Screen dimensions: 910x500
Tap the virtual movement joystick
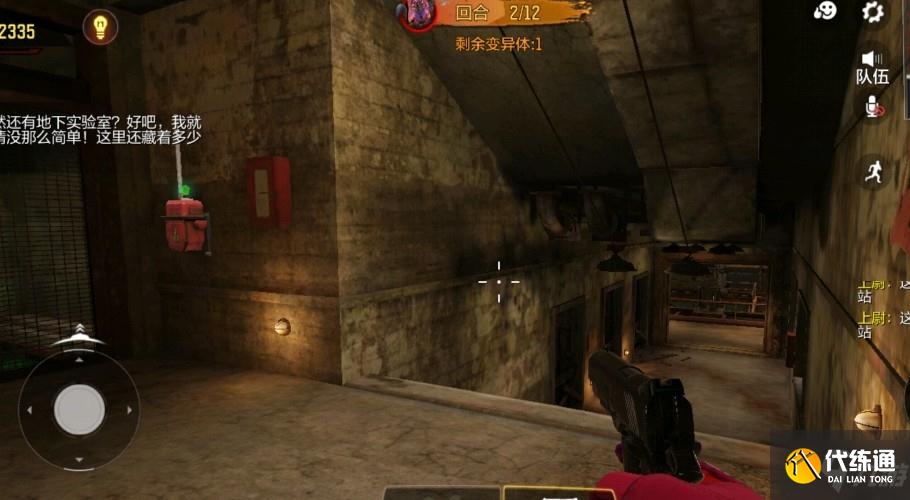pyautogui.click(x=79, y=409)
